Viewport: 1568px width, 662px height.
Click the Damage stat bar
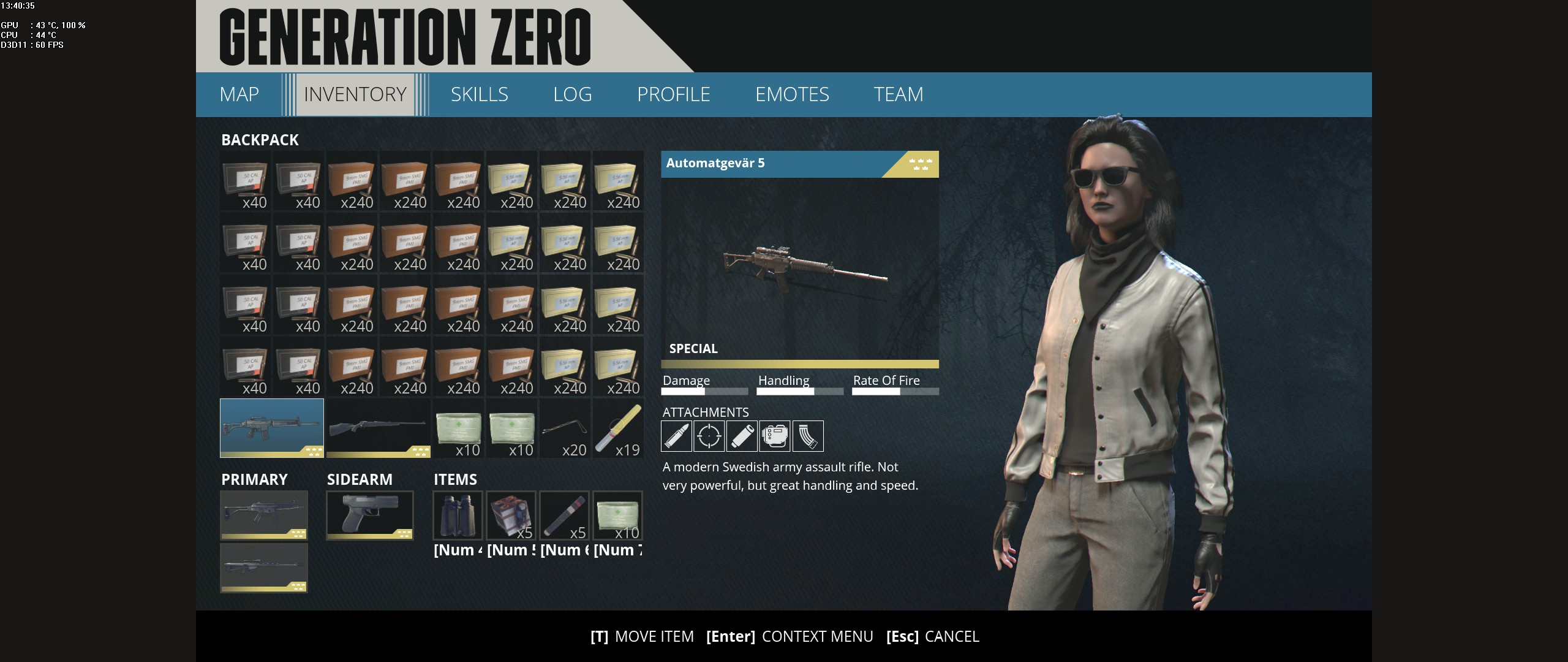[704, 390]
